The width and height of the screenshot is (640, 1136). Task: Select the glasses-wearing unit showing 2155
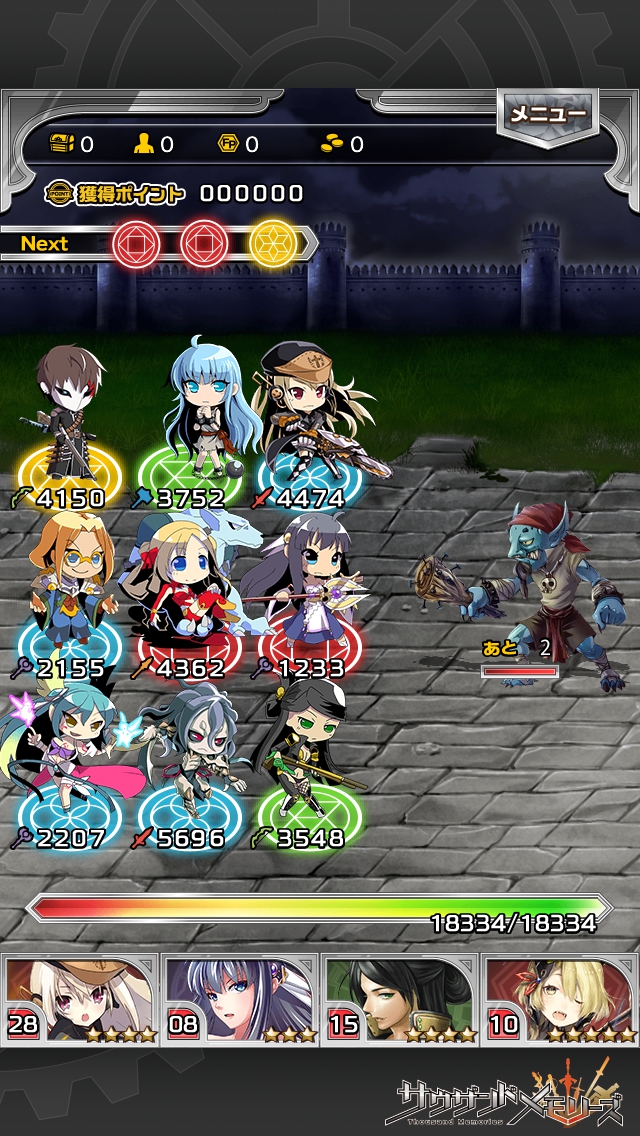(68, 590)
